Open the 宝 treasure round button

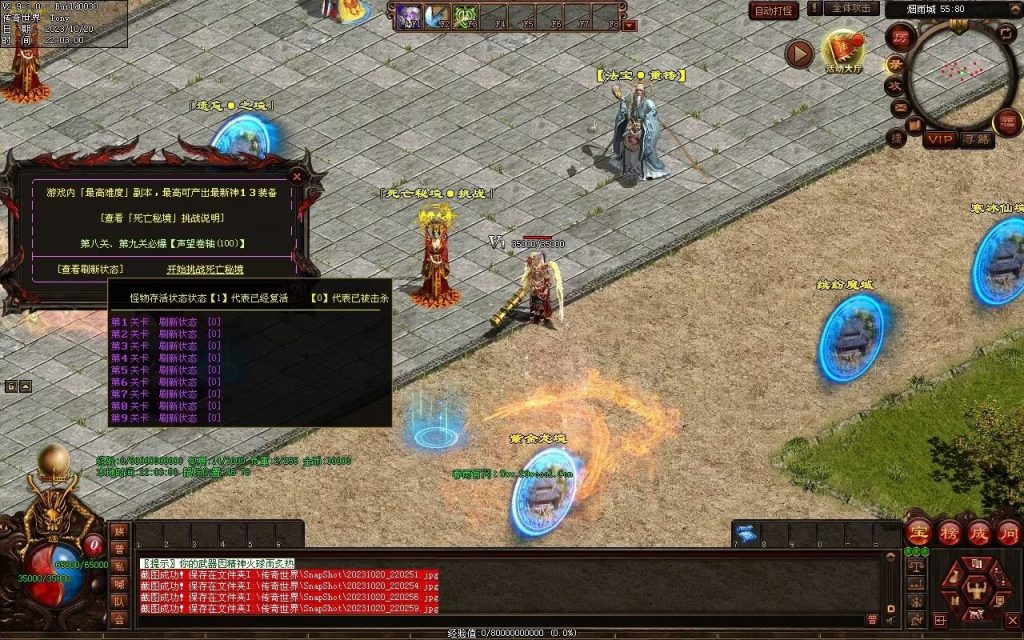click(919, 532)
